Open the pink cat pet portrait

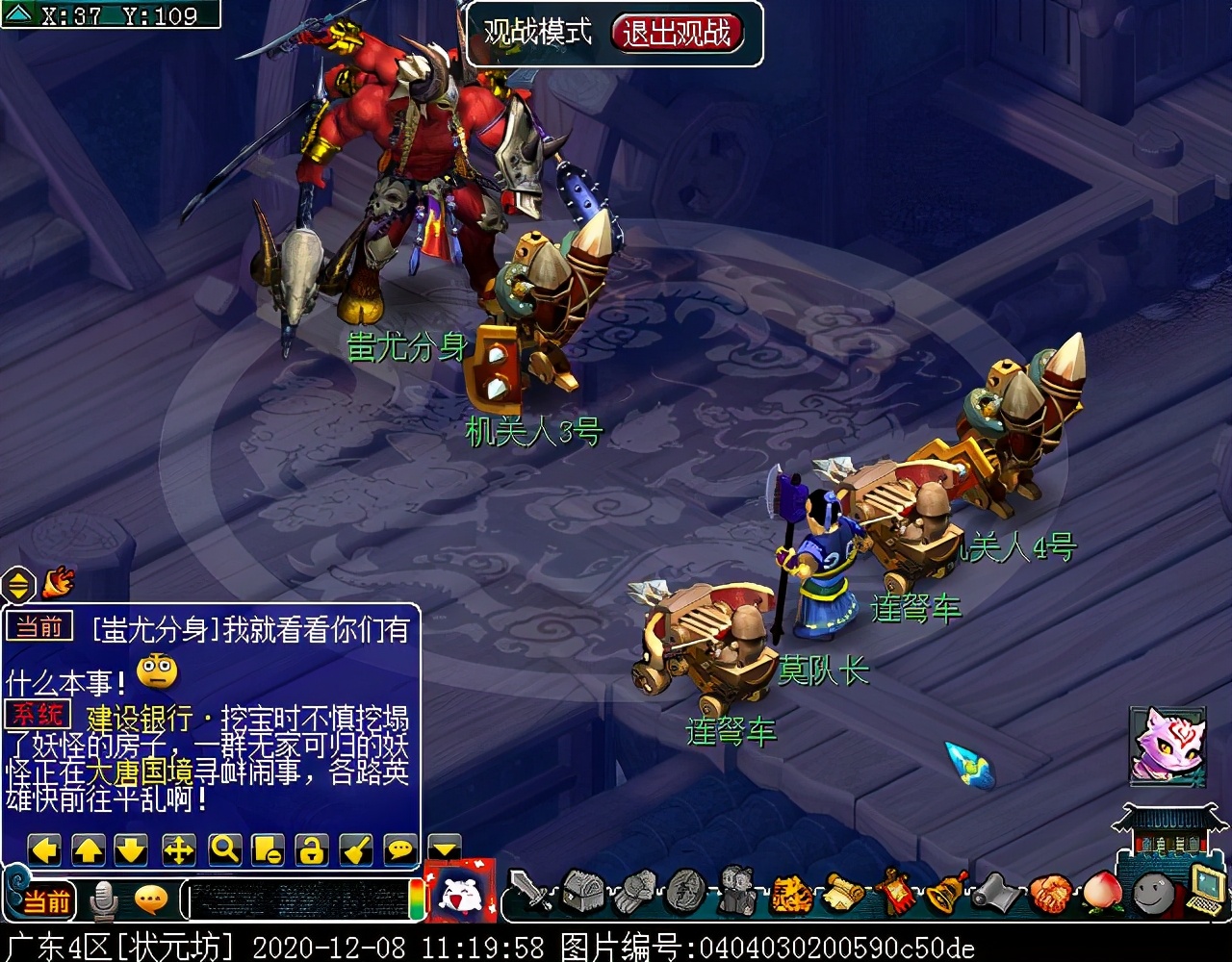(x=1168, y=744)
